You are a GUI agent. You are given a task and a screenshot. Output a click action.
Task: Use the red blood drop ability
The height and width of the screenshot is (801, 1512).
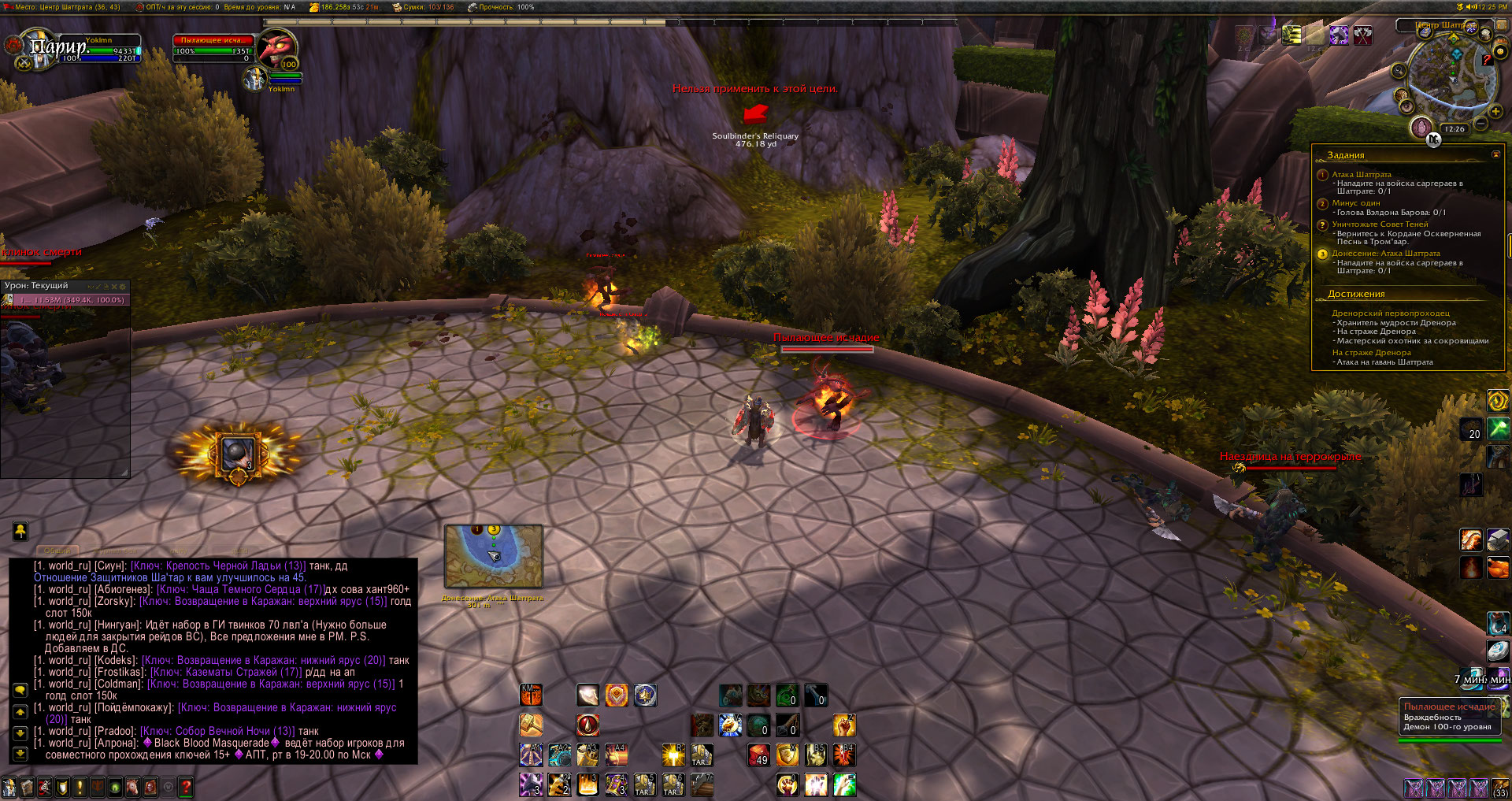(x=587, y=725)
